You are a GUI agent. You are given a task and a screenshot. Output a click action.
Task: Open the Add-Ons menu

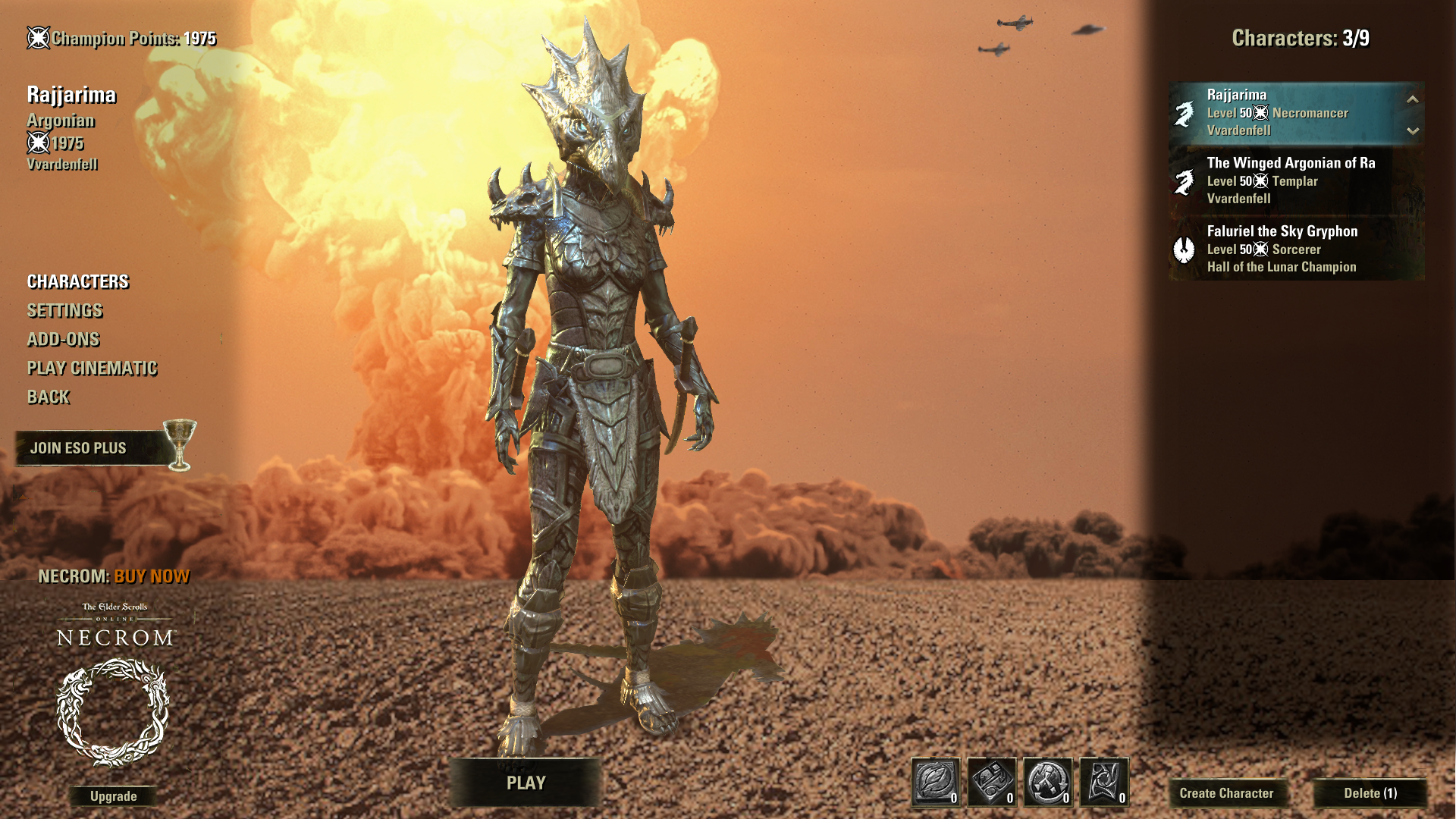tap(63, 340)
